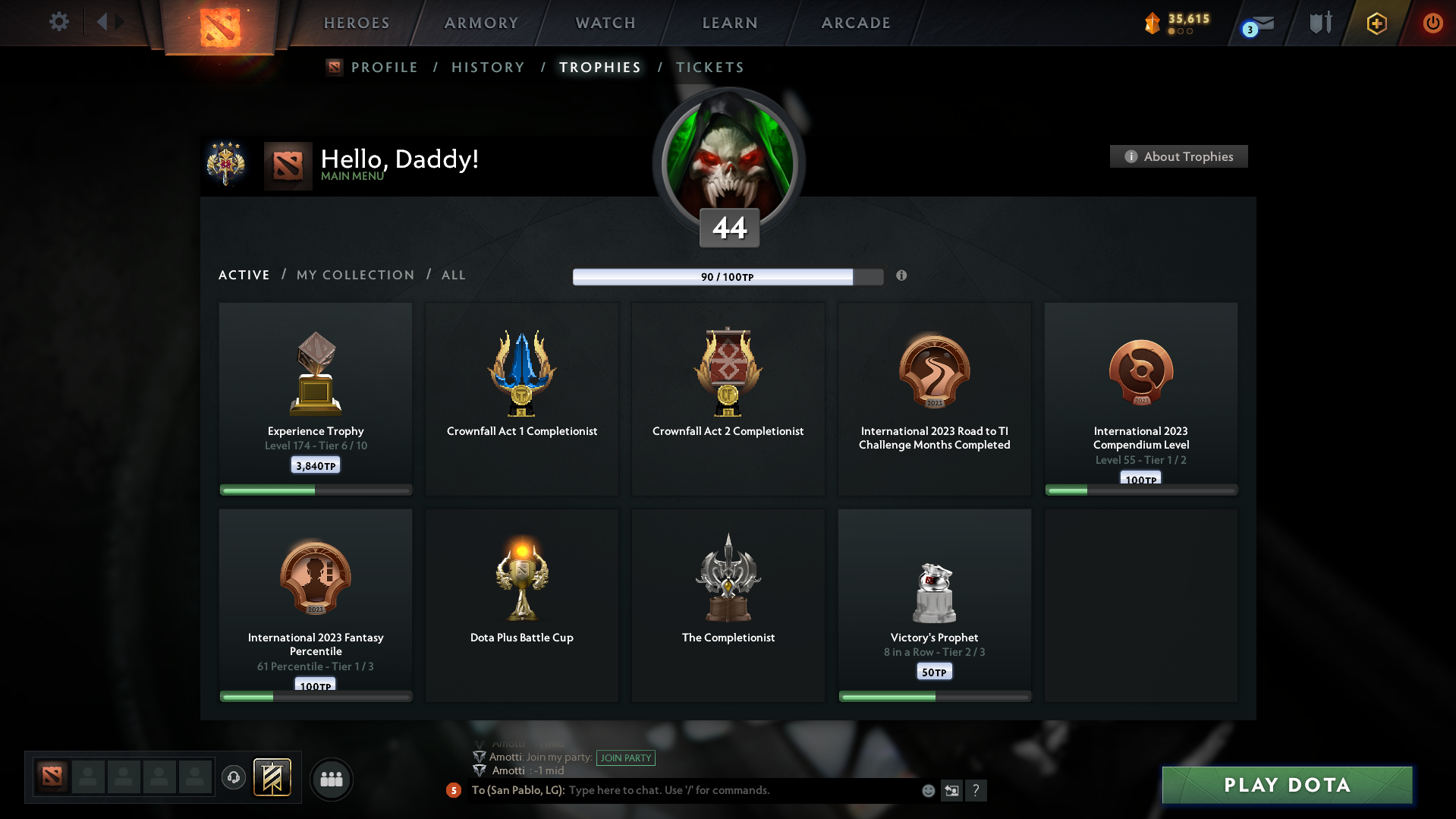Open the Dota Plus hexagon icon
This screenshot has height=819, width=1456.
tap(1376, 24)
